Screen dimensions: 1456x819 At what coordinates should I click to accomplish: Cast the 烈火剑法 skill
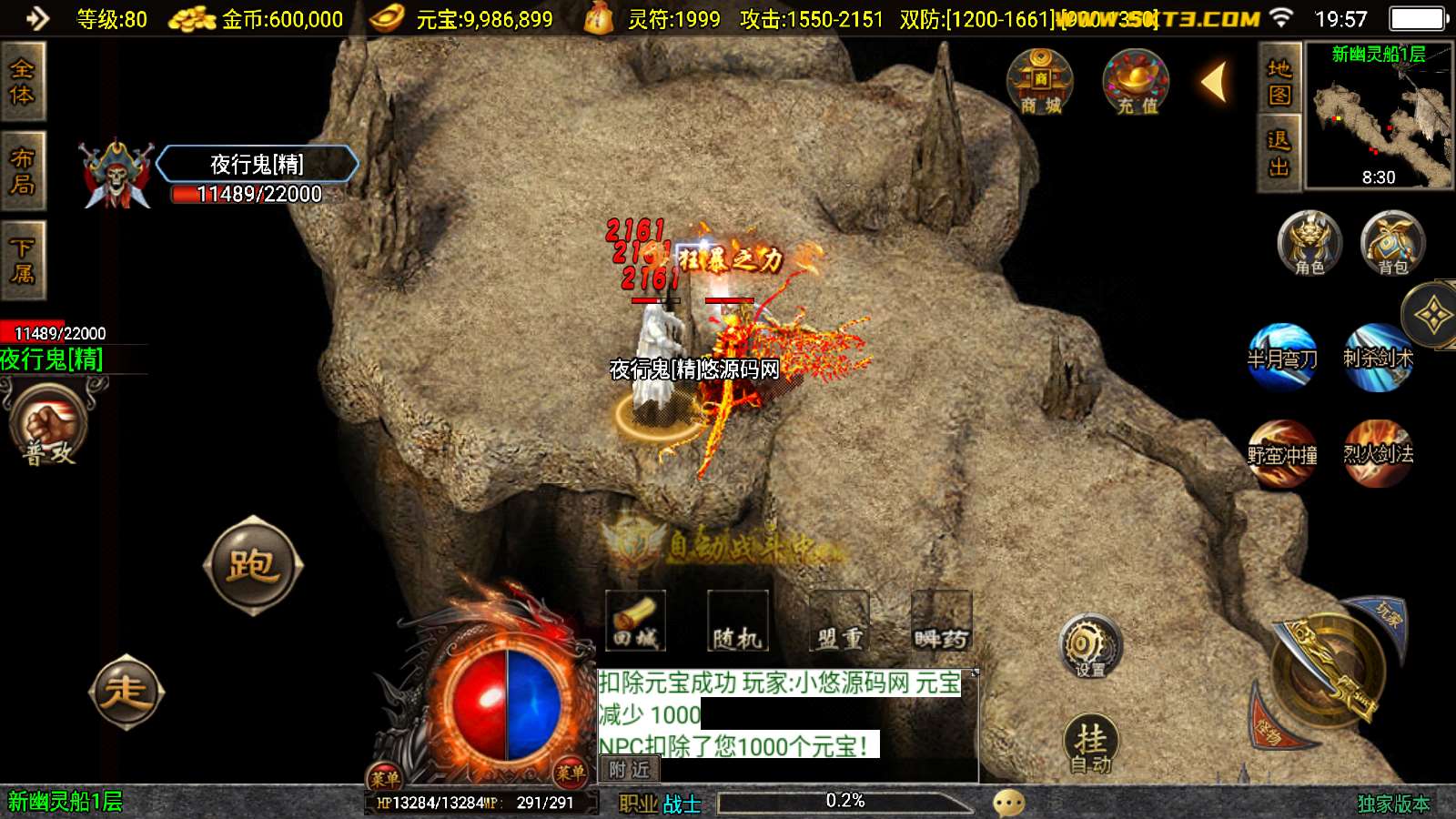1378,452
